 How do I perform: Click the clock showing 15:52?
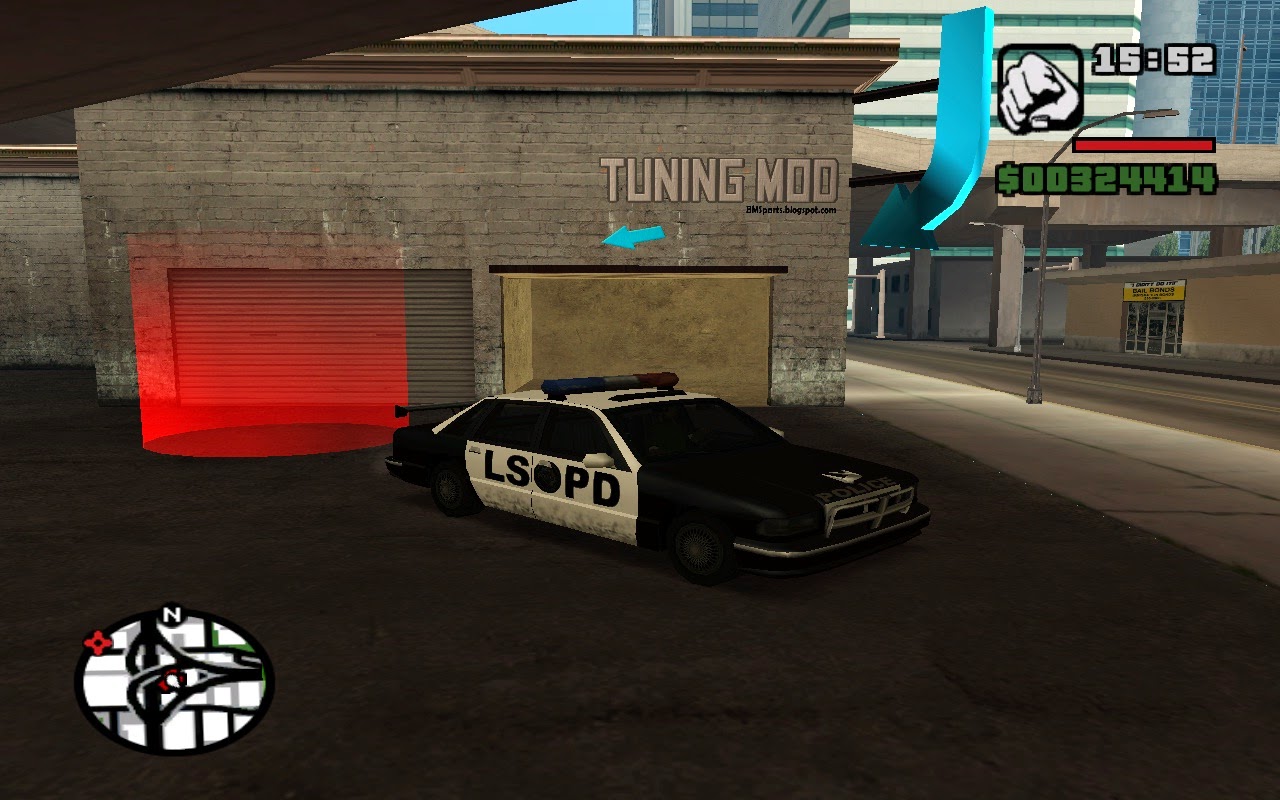point(1154,57)
